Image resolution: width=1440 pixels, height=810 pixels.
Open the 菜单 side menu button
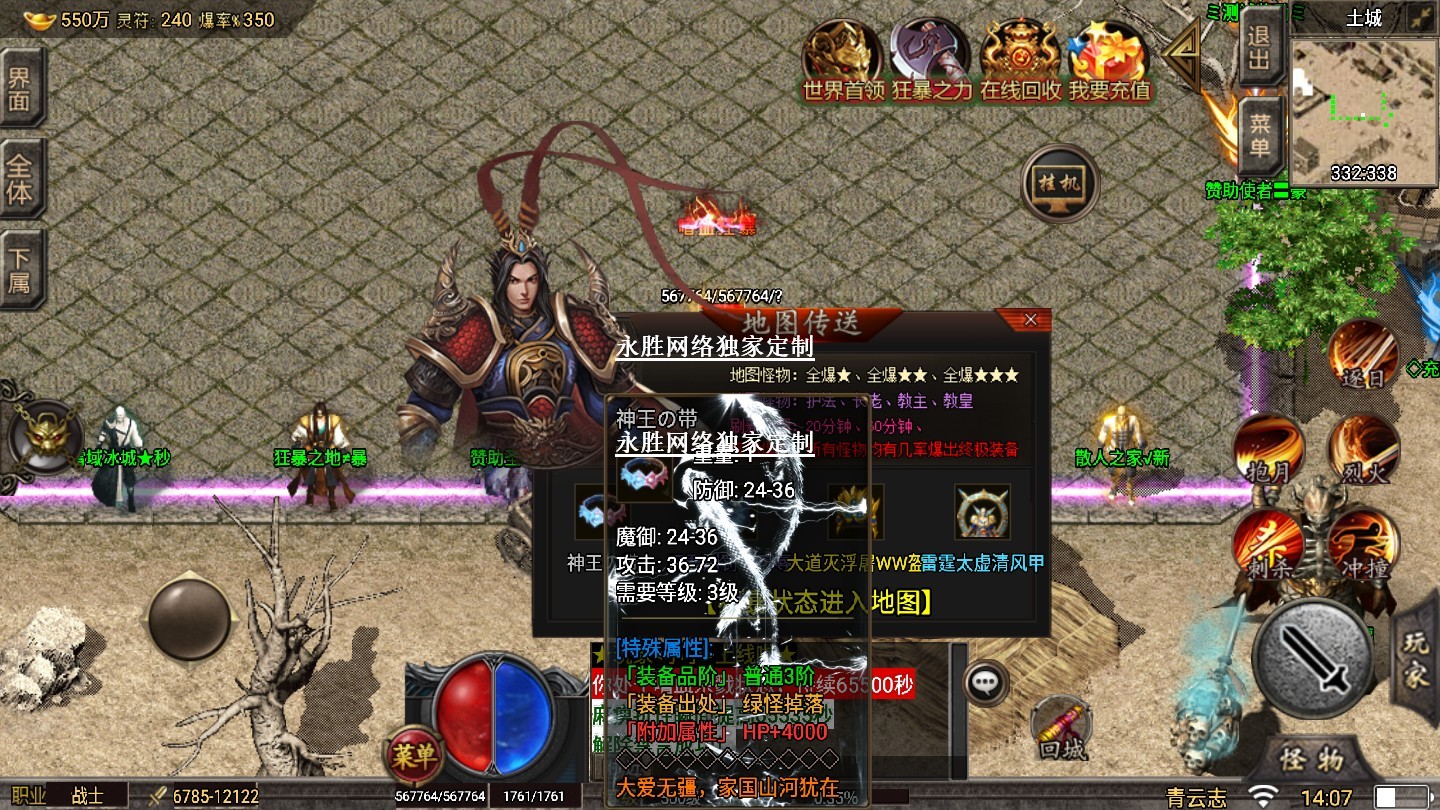1260,136
